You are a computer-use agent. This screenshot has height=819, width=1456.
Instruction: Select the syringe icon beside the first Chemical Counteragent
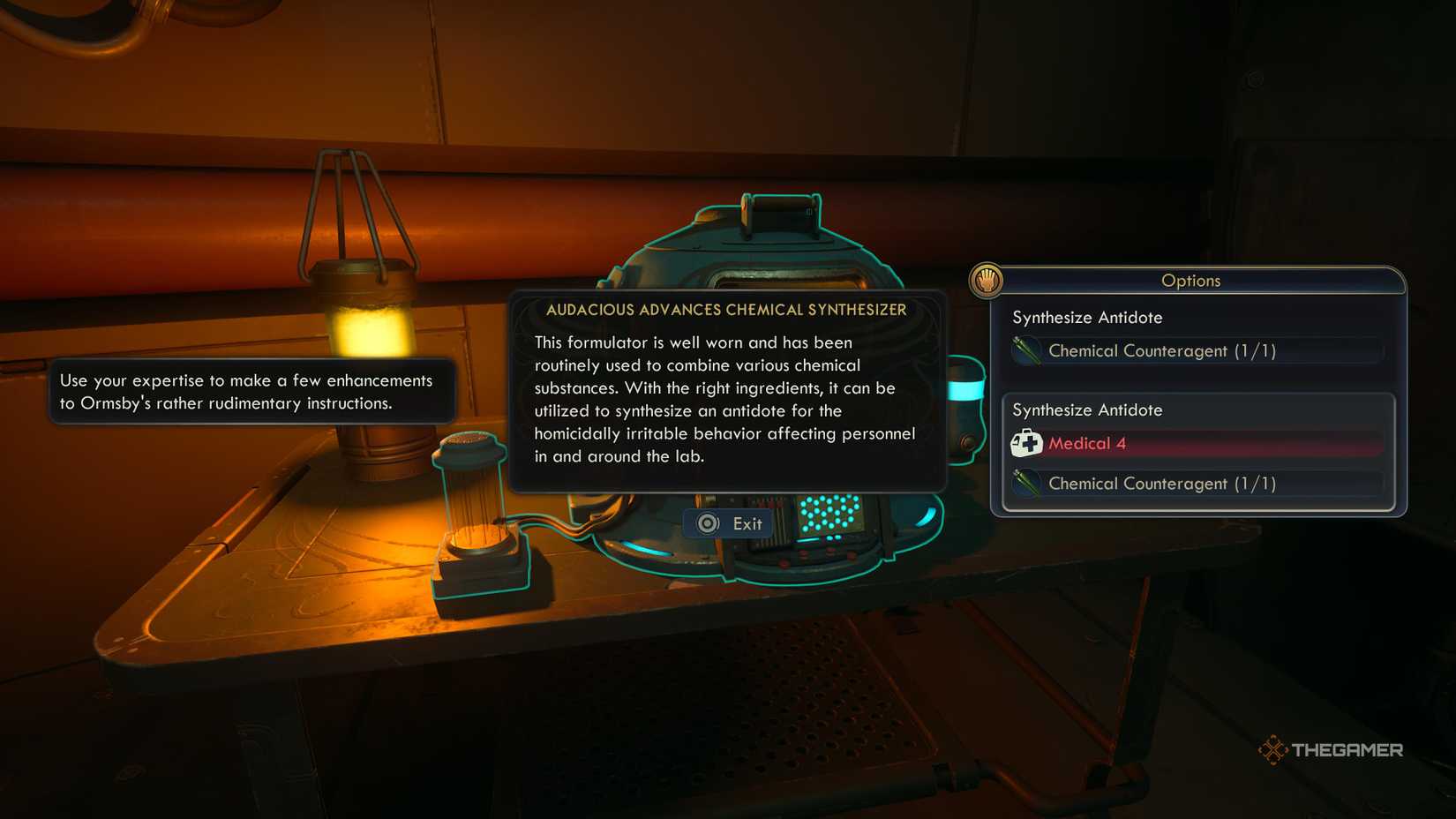click(x=1026, y=350)
